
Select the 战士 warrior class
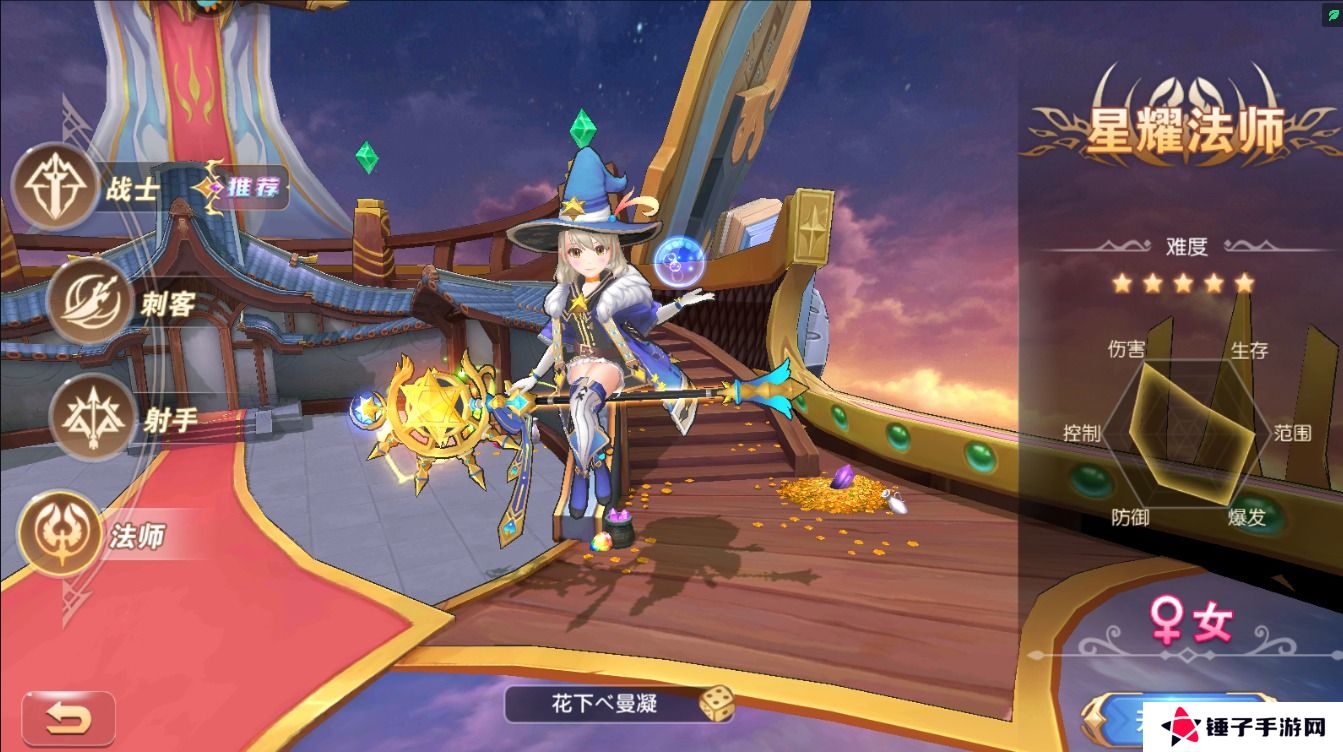tap(54, 187)
